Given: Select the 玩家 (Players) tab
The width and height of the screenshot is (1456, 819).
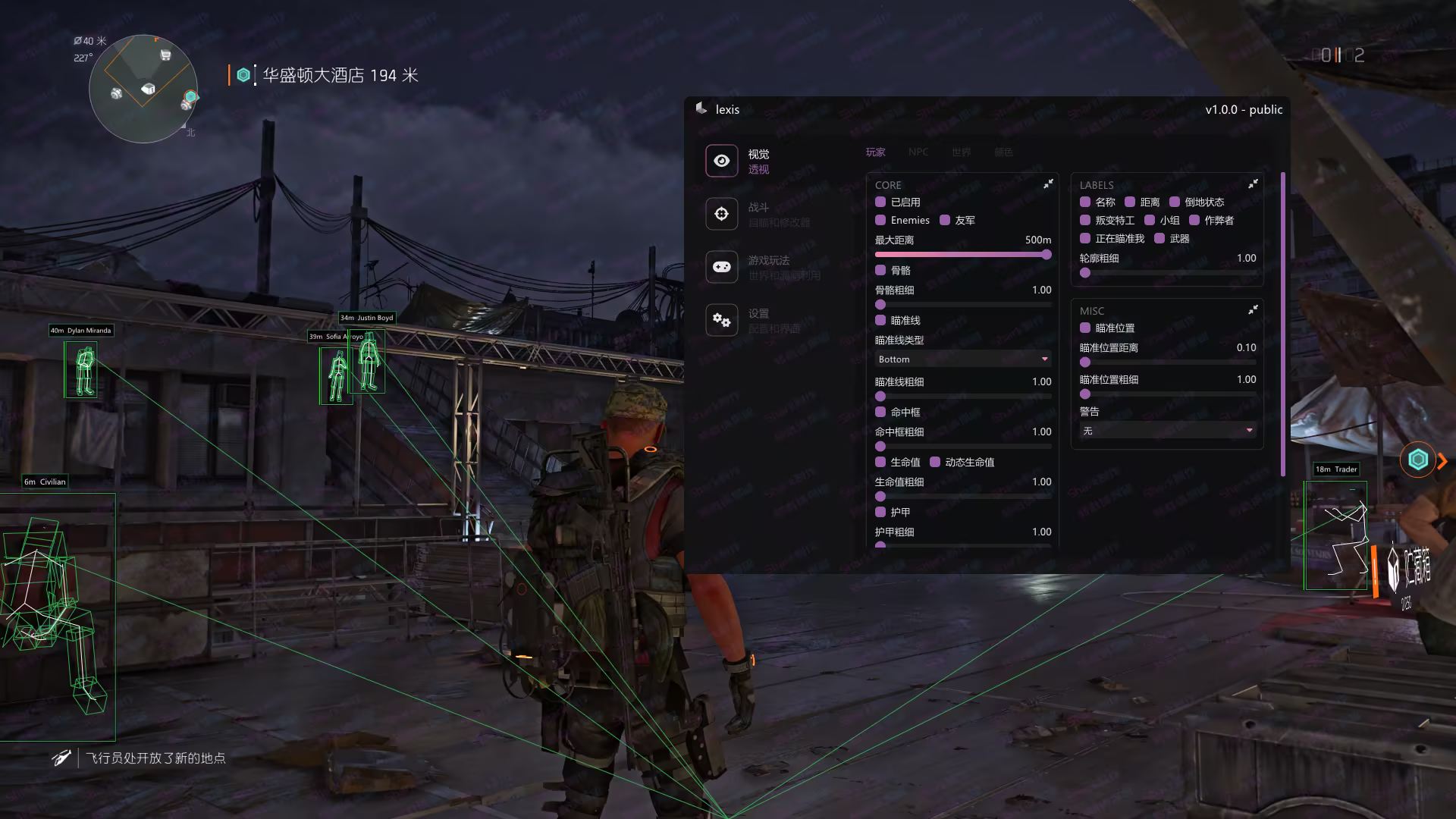Looking at the screenshot, I should coord(876,152).
